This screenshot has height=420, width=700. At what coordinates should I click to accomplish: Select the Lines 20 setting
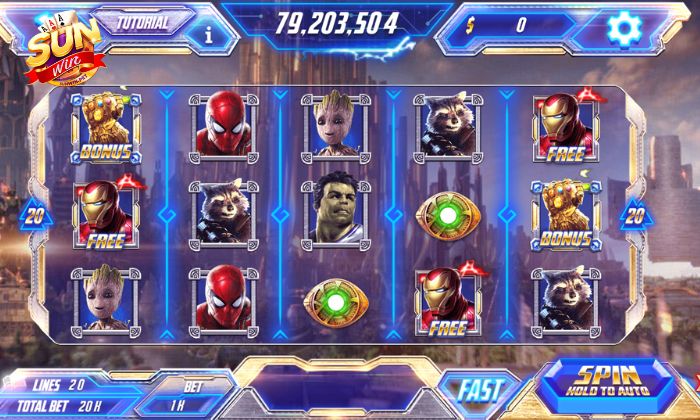[58, 384]
